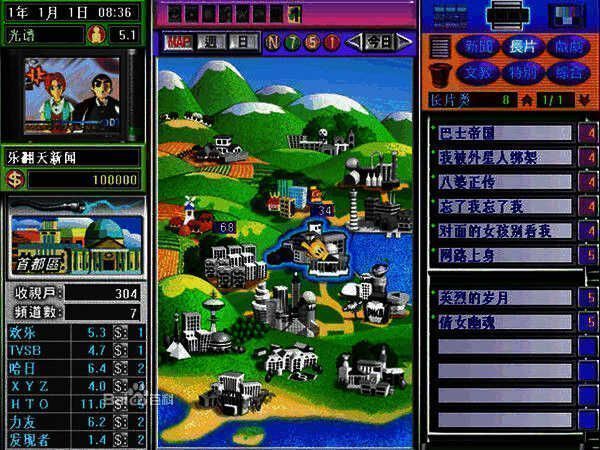Viewport: 600px width, 450px height.
Task: Pick the film 倩女幽魂
Action: pos(505,322)
